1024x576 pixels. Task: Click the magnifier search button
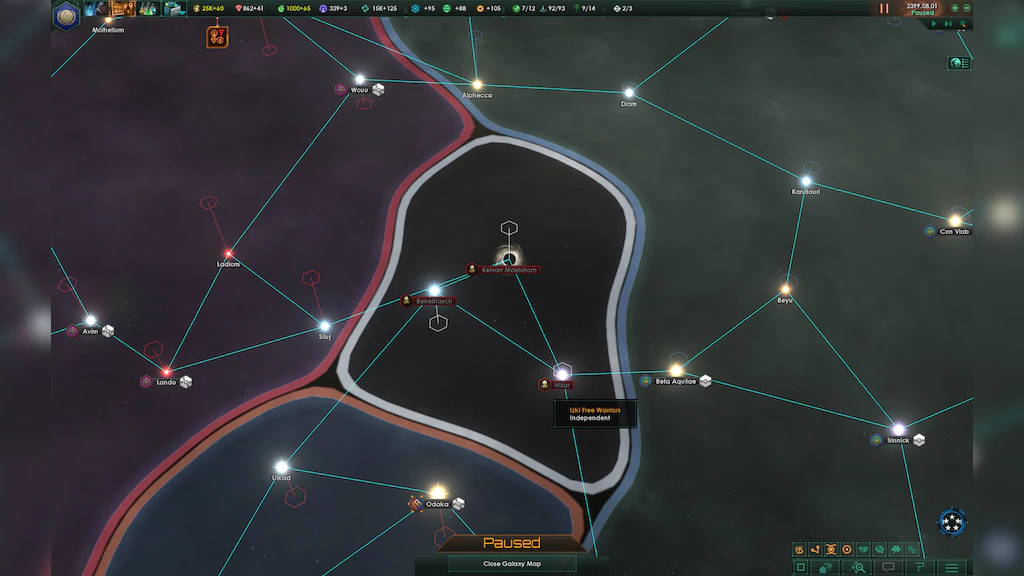[857, 567]
